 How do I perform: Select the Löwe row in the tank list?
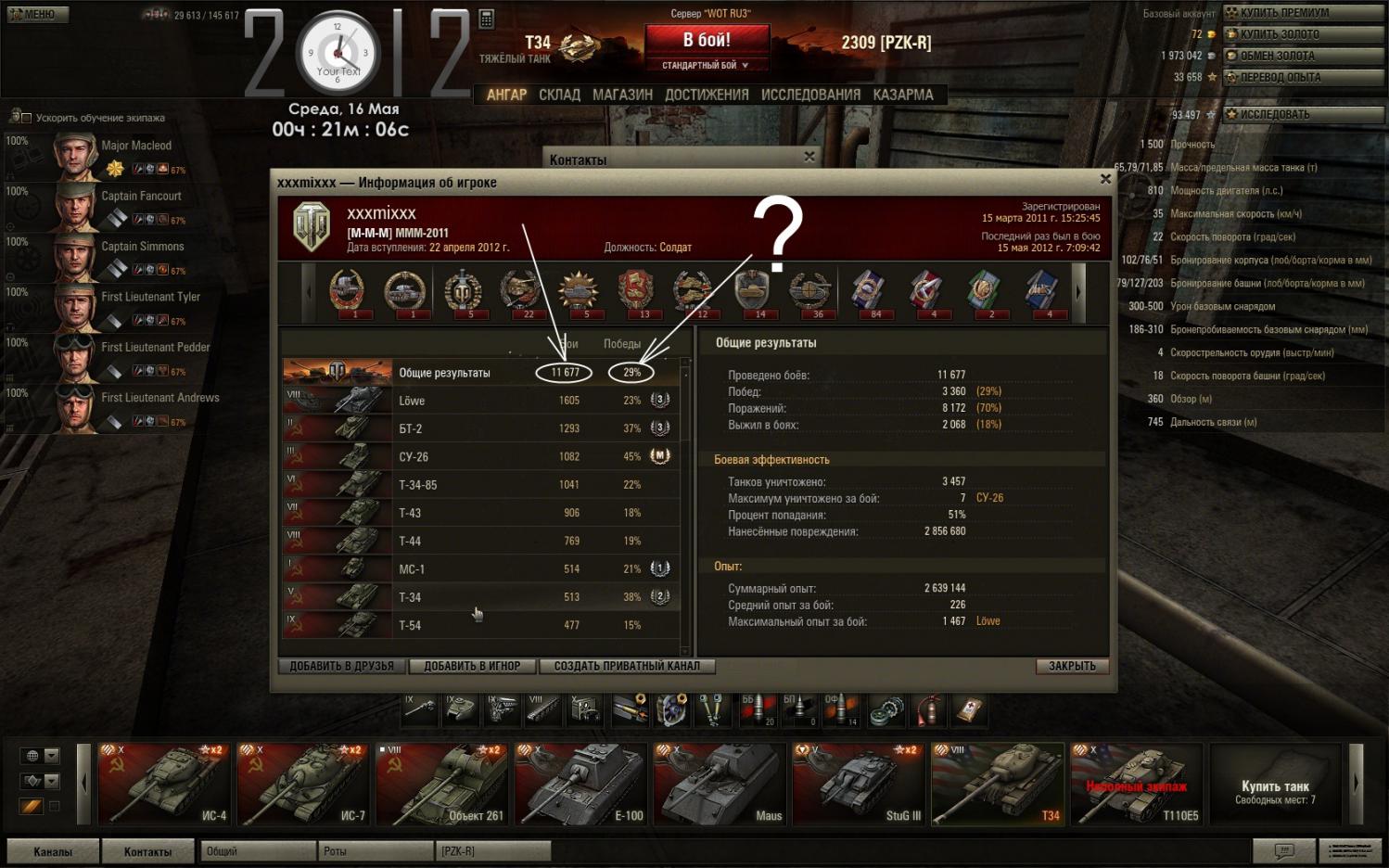coord(481,401)
